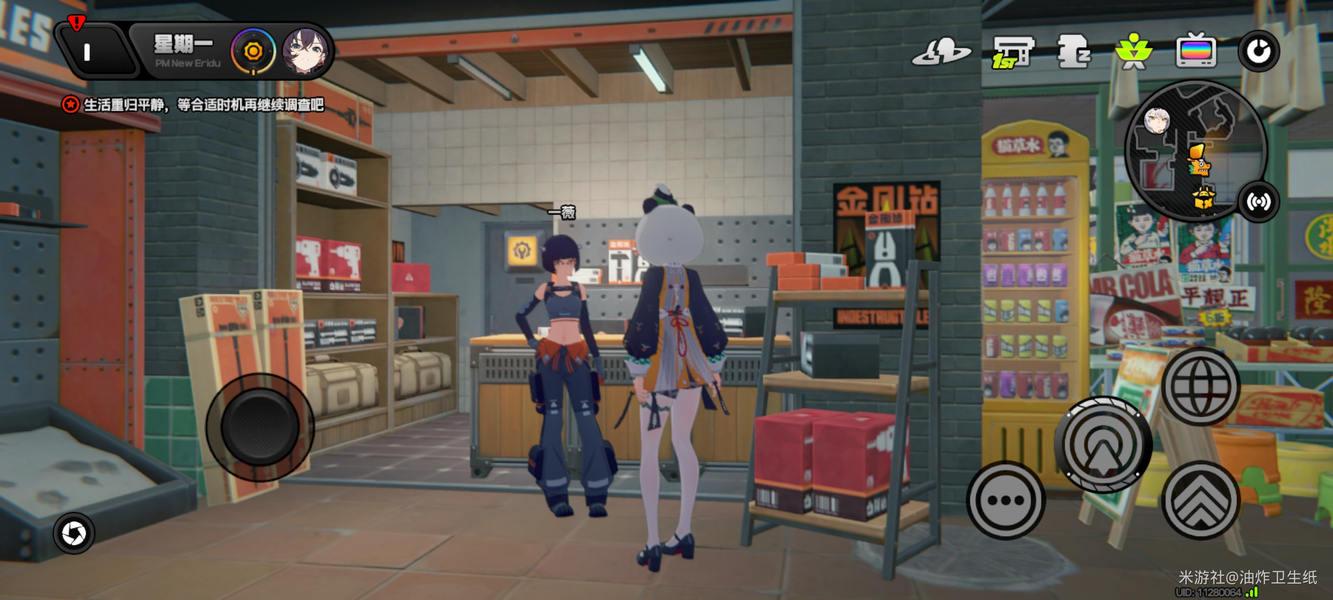Tap the triple-chevron sprint button

pyautogui.click(x=1200, y=499)
